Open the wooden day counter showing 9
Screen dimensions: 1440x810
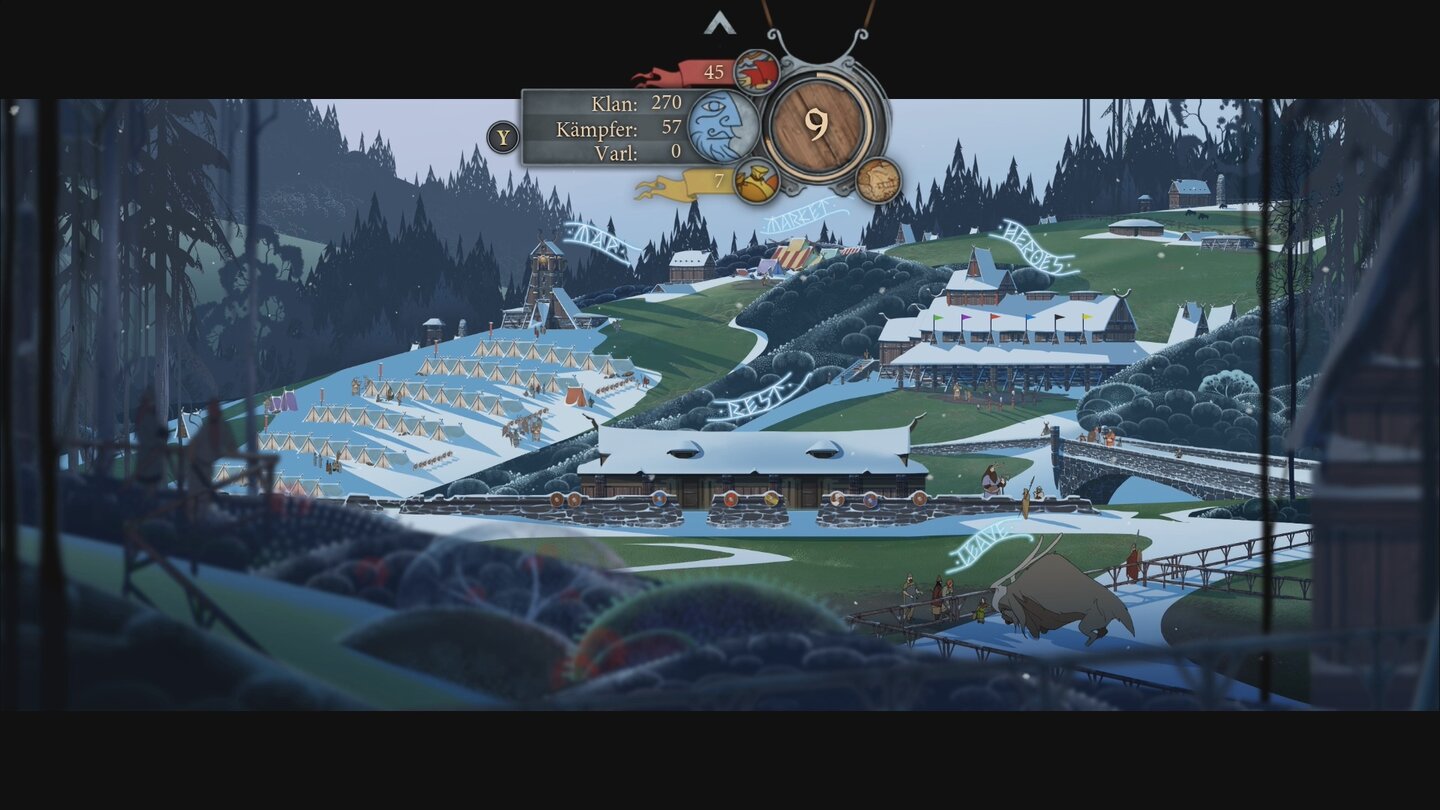point(816,122)
